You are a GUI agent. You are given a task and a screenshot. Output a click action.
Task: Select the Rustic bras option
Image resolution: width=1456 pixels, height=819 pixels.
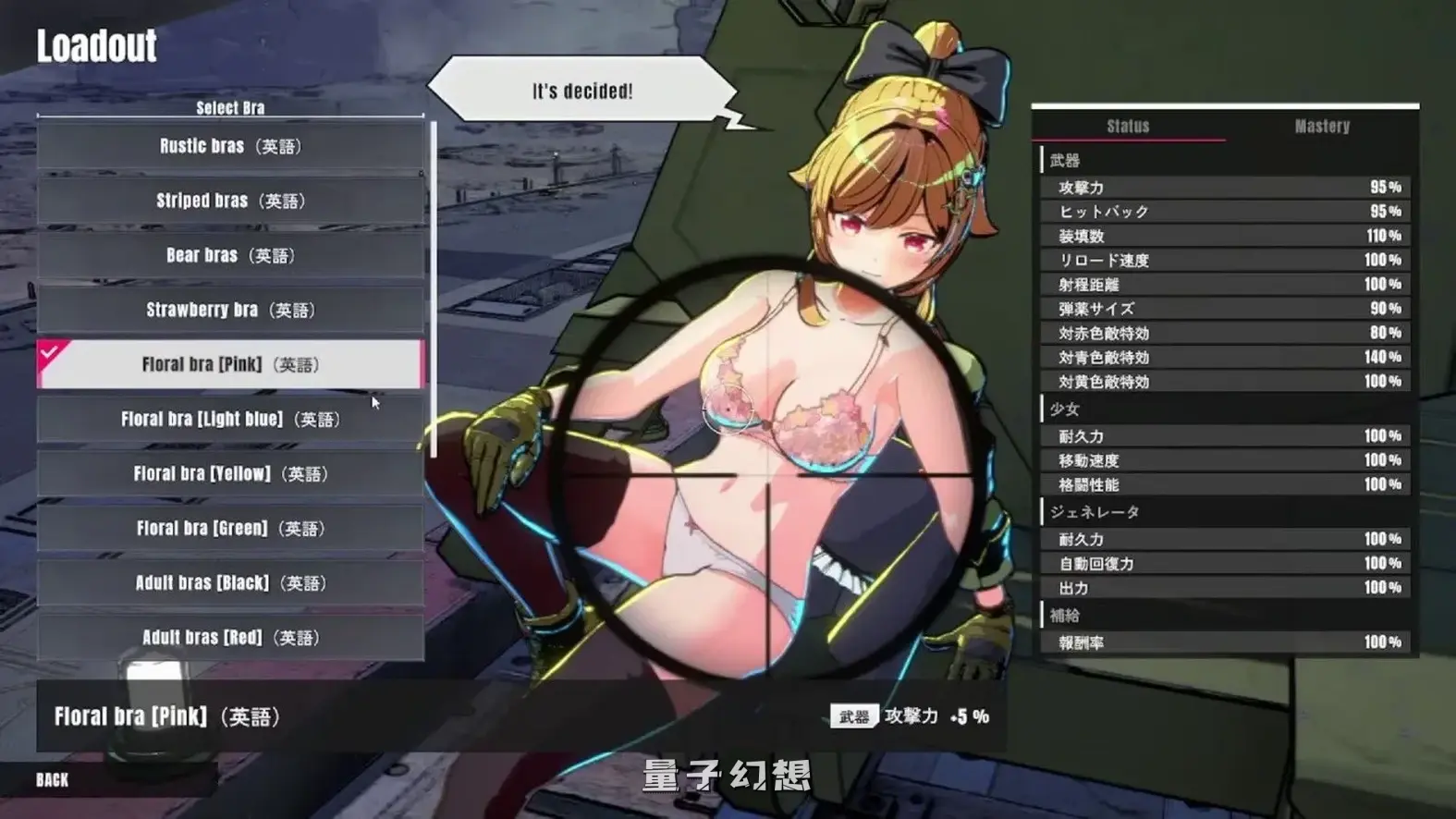click(x=228, y=146)
